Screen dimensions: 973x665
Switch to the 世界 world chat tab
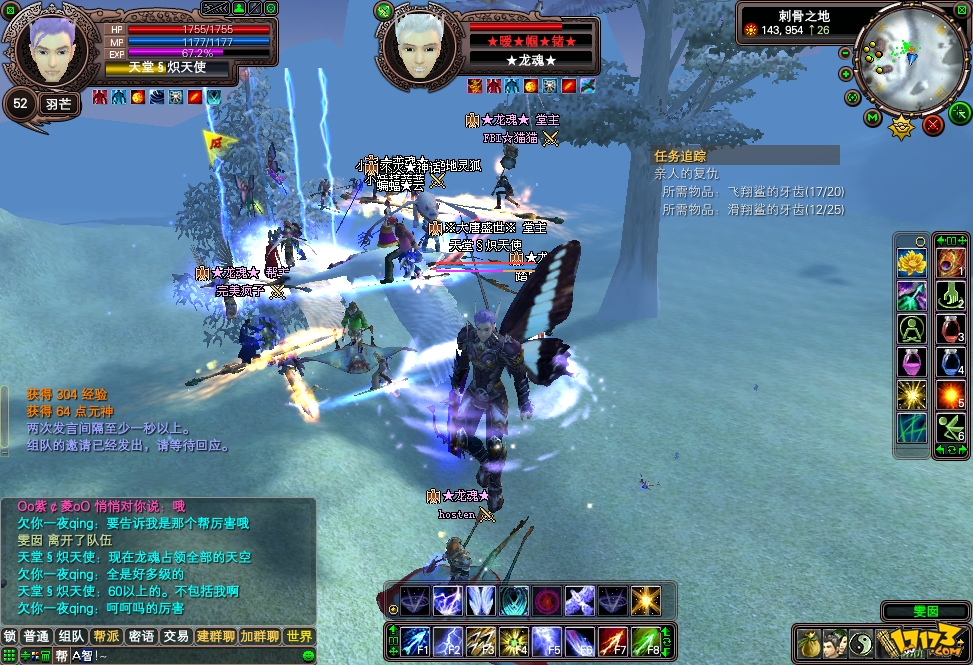[298, 636]
